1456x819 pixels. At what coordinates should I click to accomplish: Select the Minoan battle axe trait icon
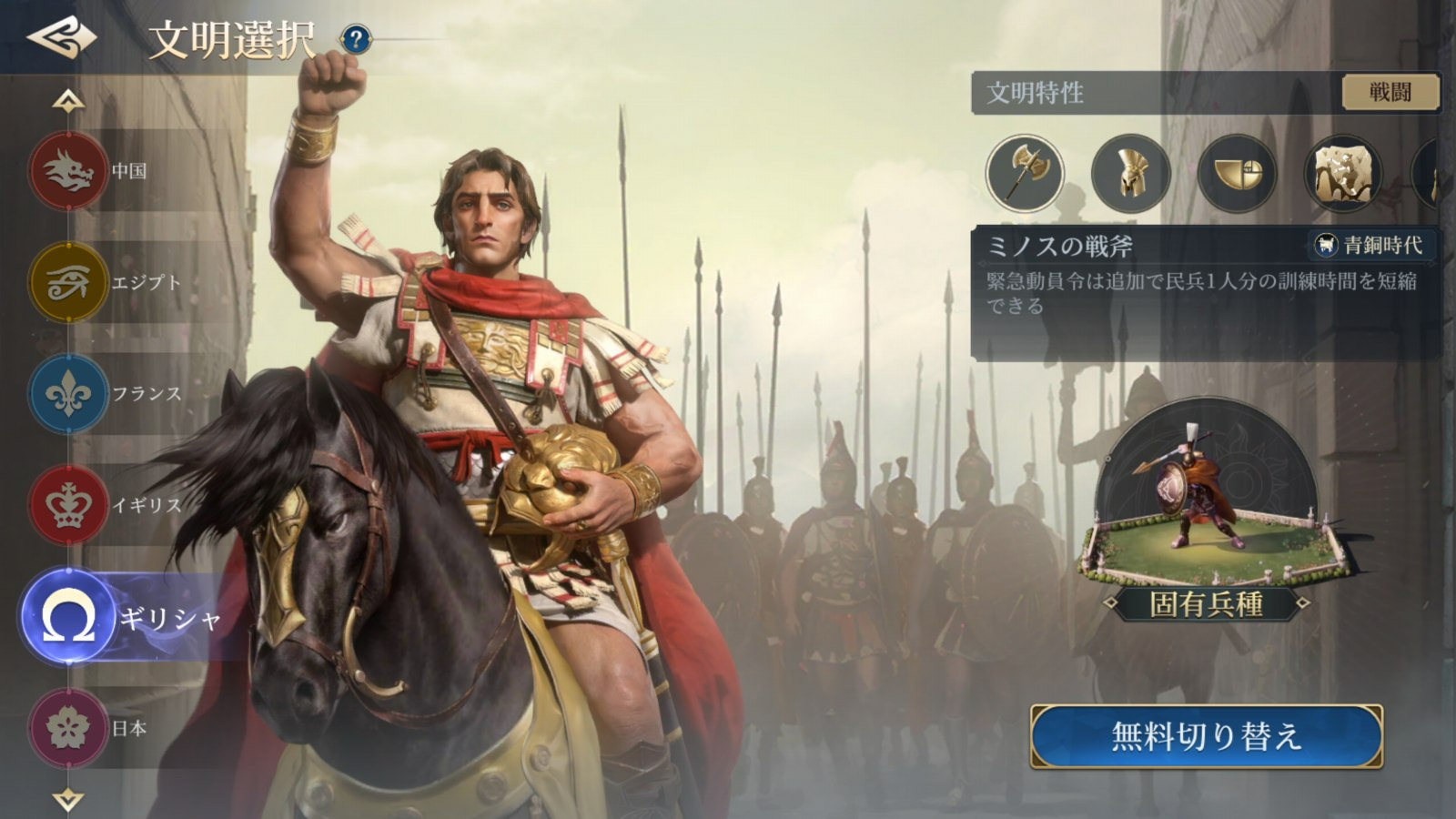1025,173
